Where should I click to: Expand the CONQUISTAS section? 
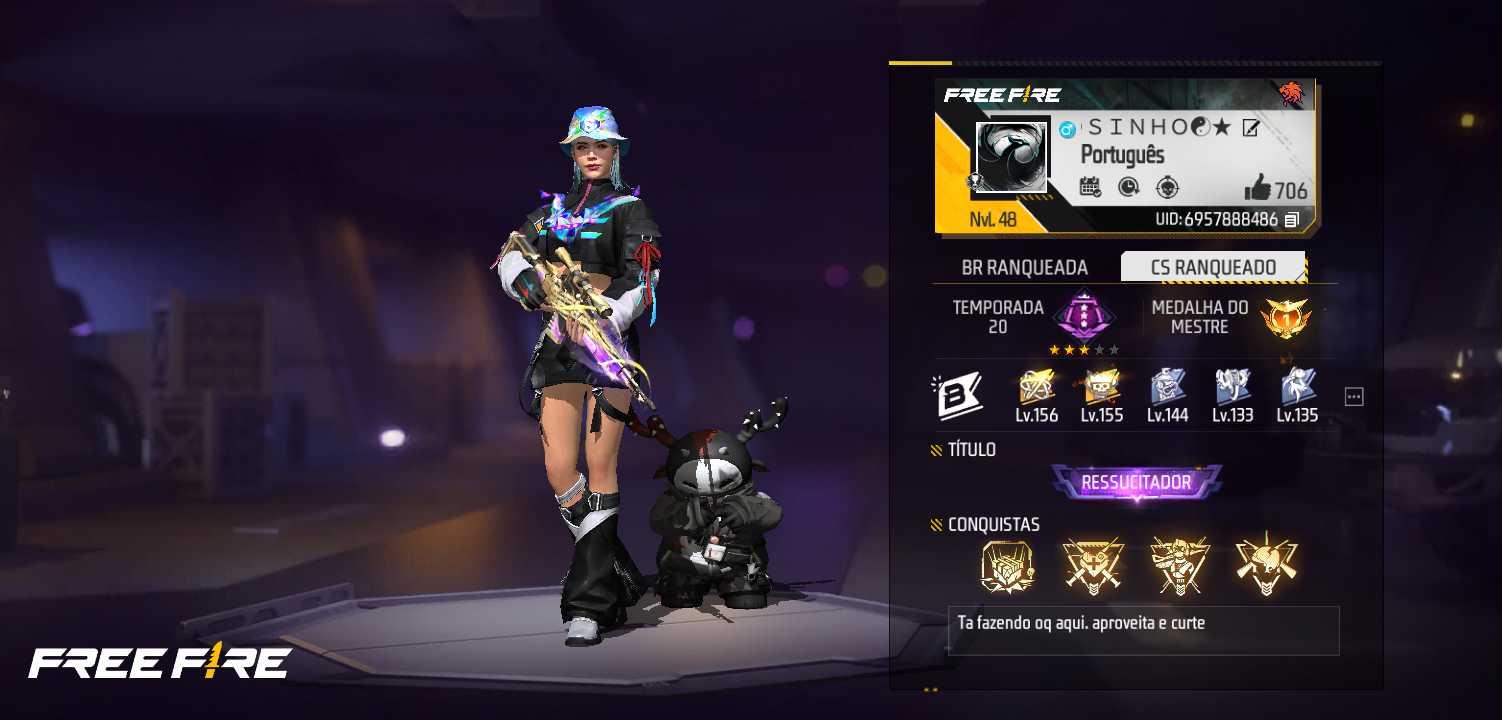tap(985, 524)
